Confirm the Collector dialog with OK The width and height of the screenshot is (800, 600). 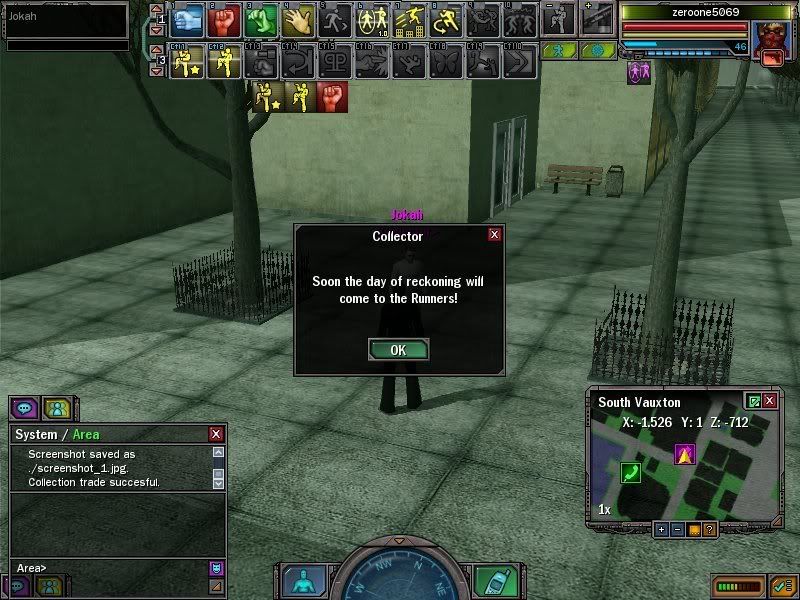(398, 350)
